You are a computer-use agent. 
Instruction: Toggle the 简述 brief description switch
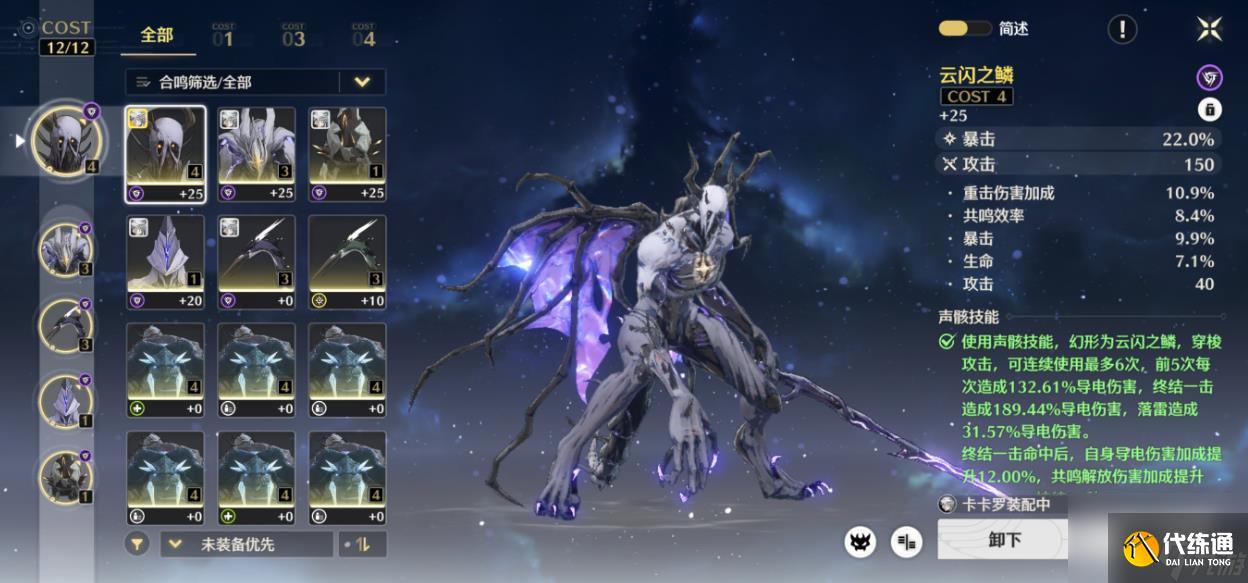[964, 29]
